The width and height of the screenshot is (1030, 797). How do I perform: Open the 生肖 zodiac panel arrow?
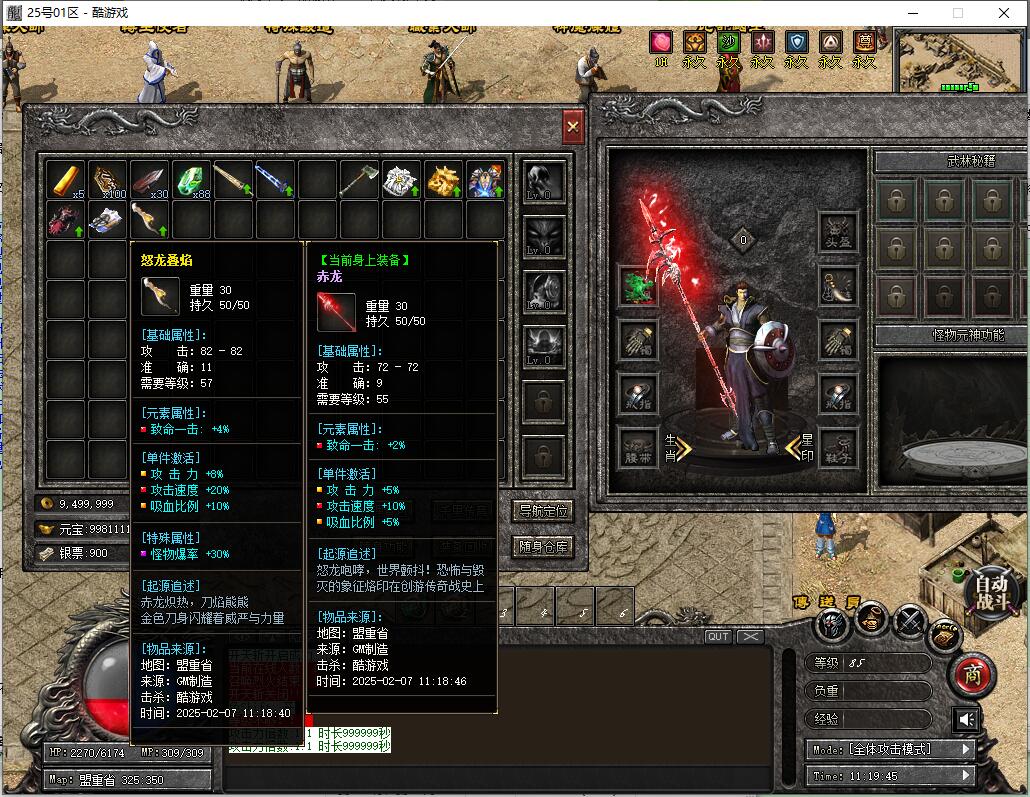point(677,445)
